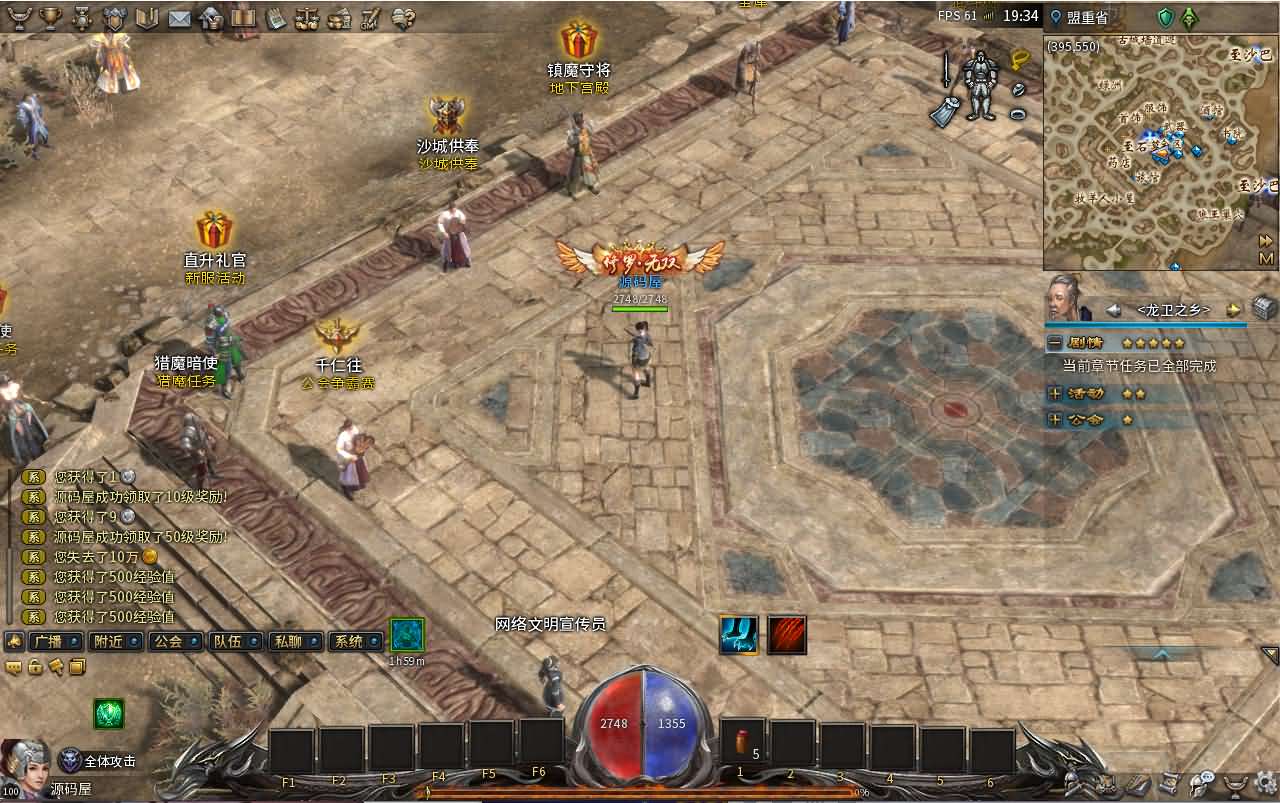Activate the blue boot skill icon

click(x=738, y=635)
